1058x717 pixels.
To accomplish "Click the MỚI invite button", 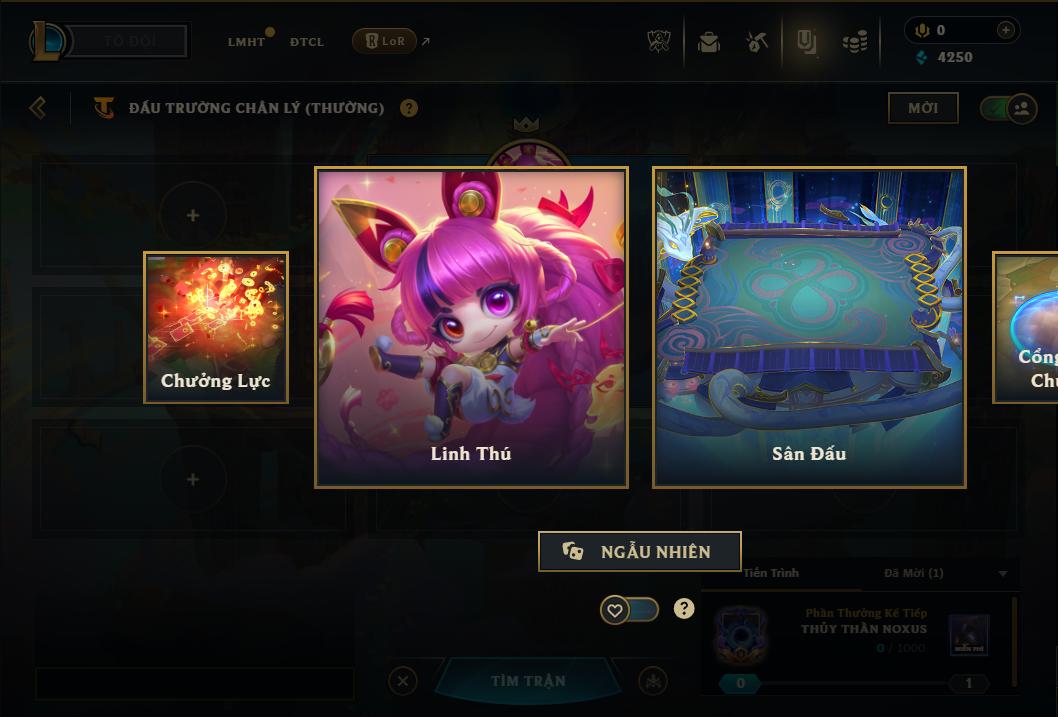I will [x=922, y=108].
